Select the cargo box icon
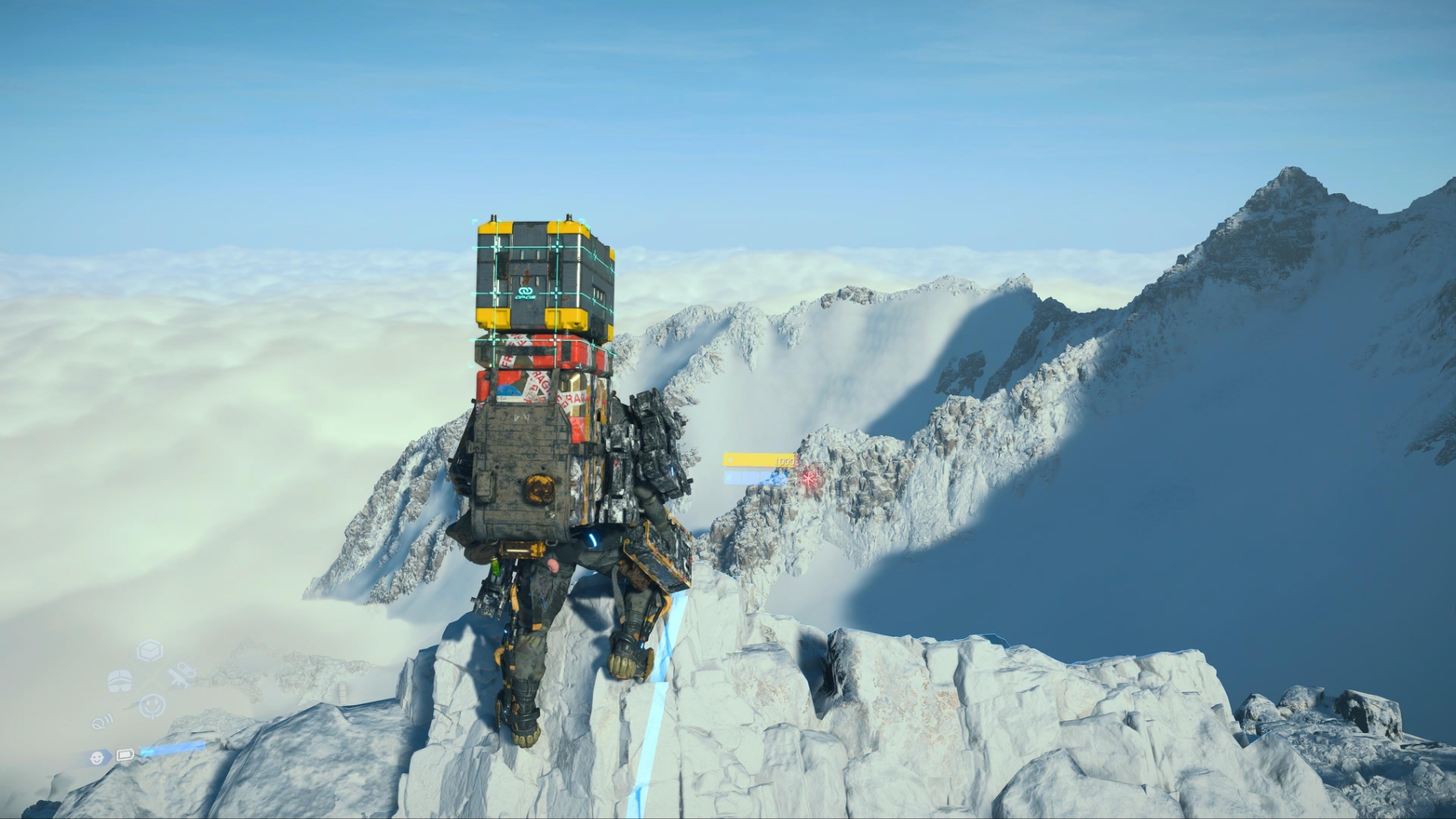 tap(150, 650)
